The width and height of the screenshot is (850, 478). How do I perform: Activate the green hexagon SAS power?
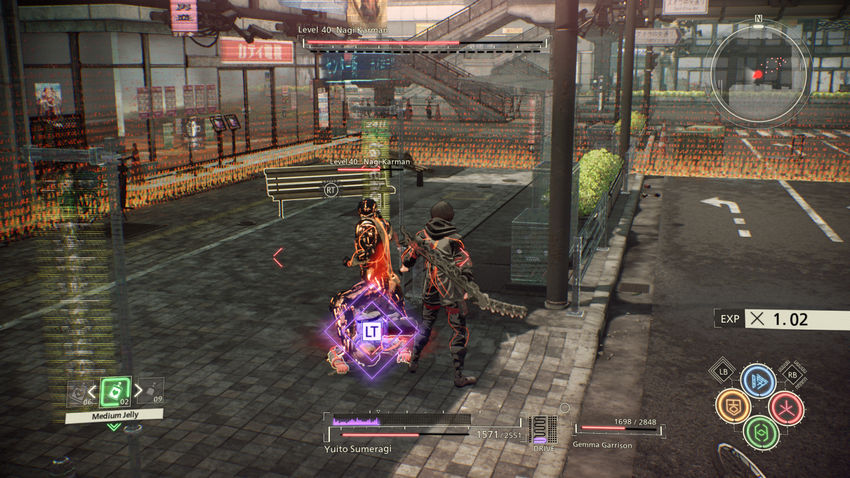coord(760,432)
